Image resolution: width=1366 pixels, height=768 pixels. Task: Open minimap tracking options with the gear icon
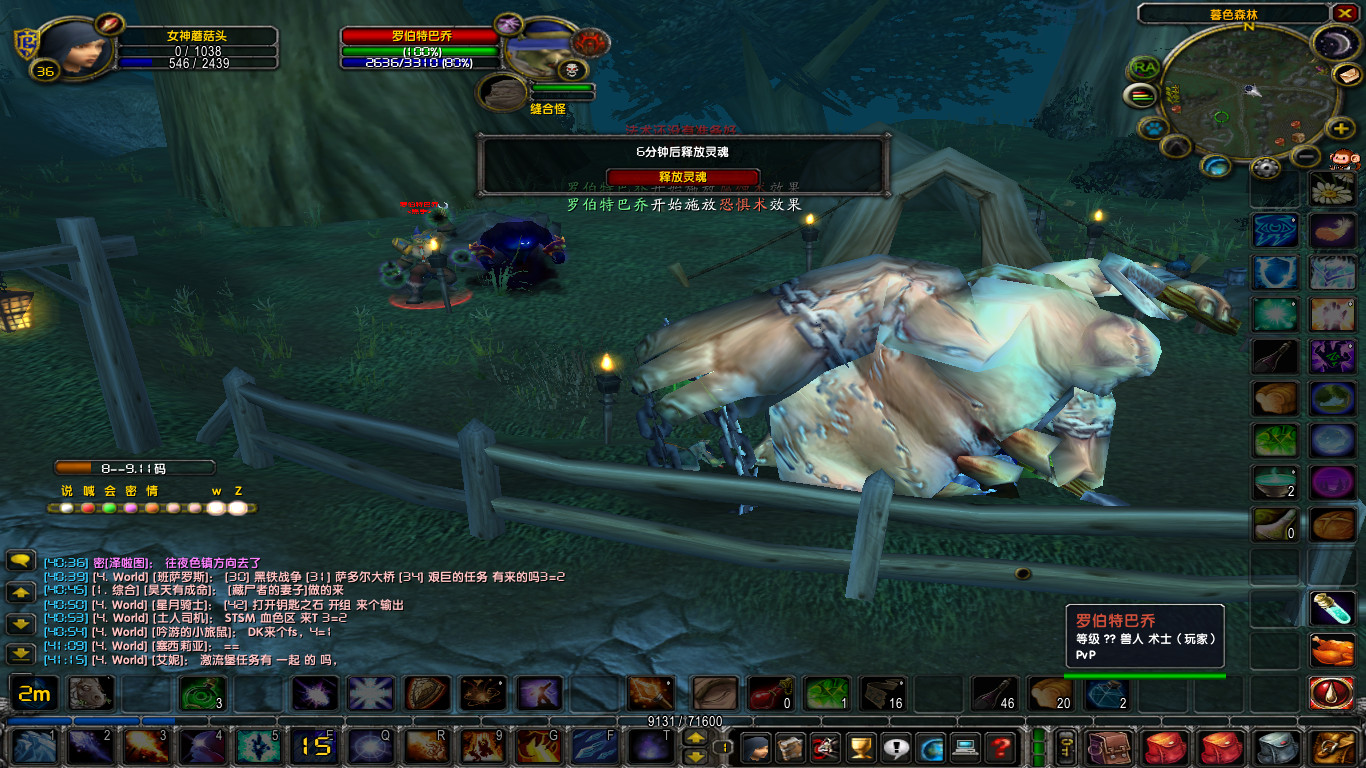click(1266, 166)
